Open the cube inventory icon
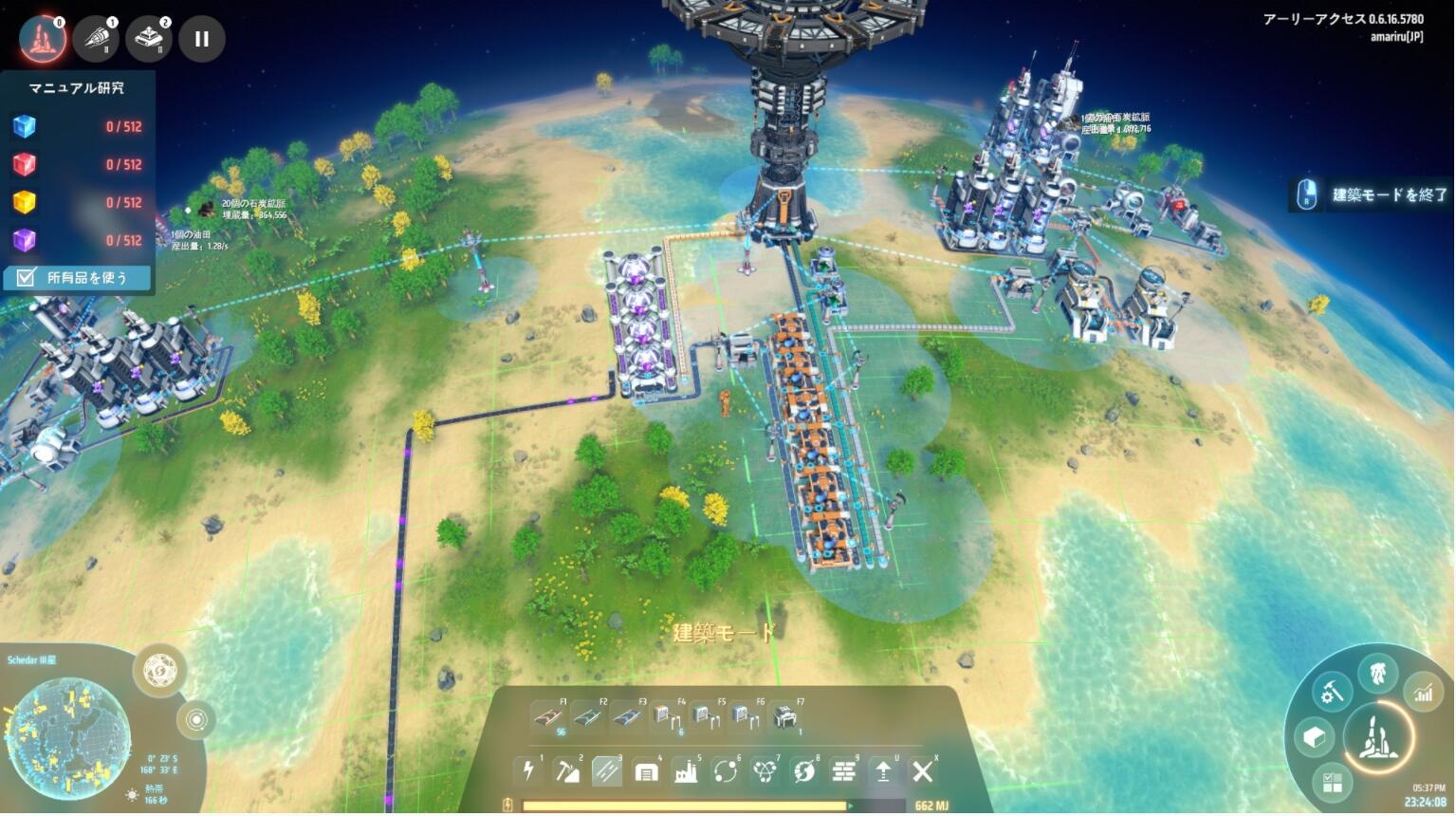Screen dimensions: 1456x816 (x=1315, y=736)
